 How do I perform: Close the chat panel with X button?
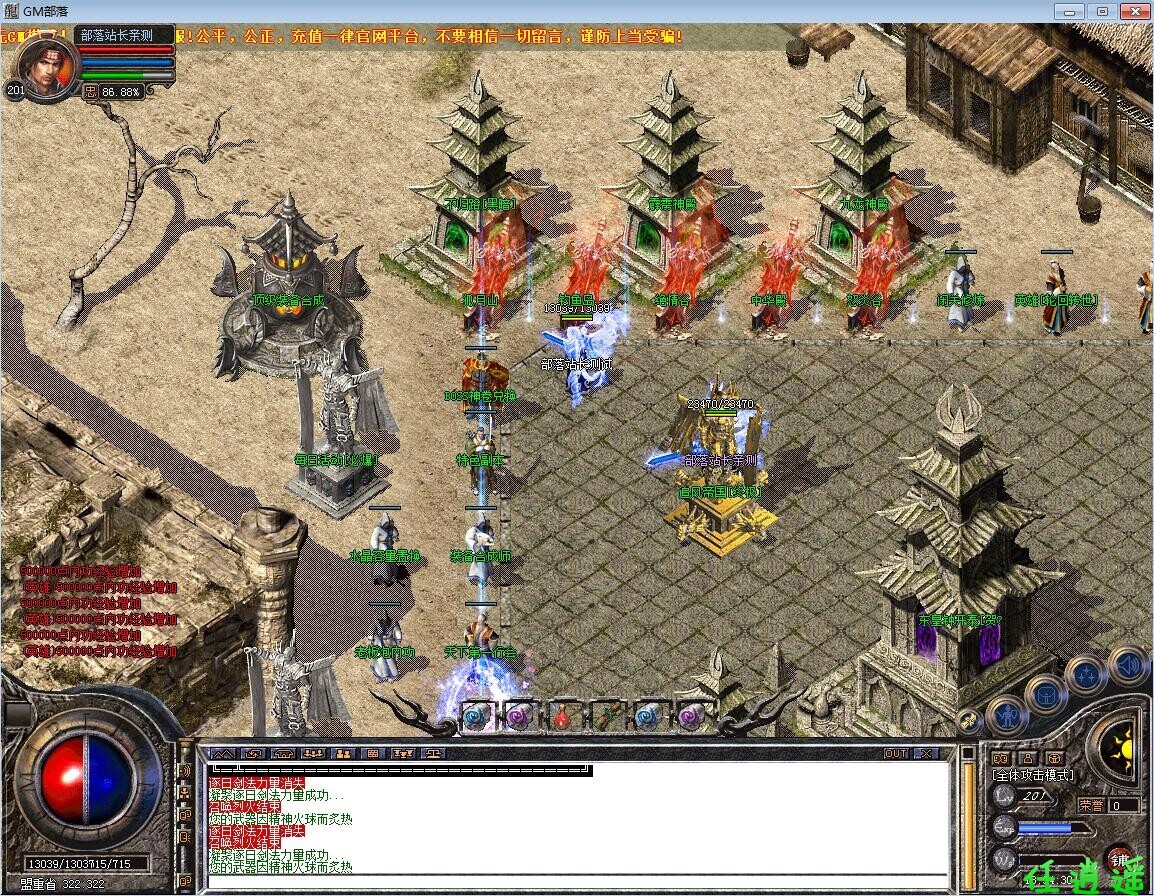point(927,753)
